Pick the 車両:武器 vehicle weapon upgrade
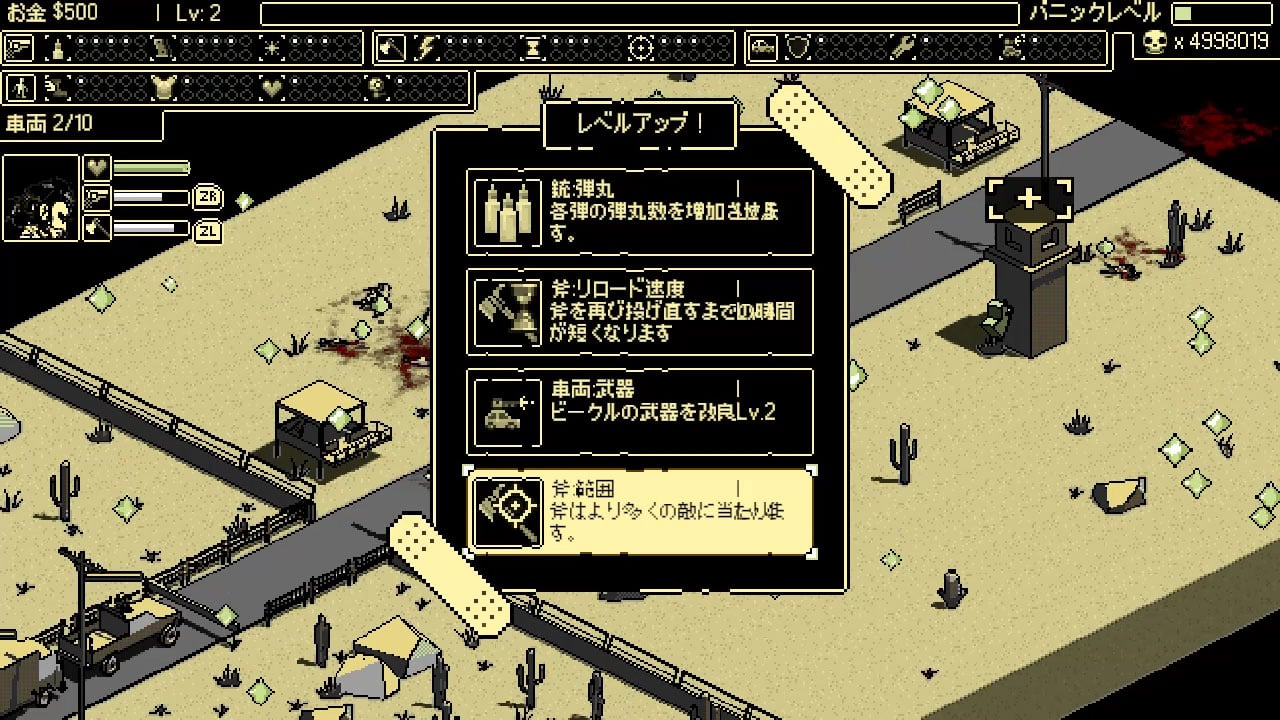This screenshot has width=1280, height=720. [x=640, y=412]
